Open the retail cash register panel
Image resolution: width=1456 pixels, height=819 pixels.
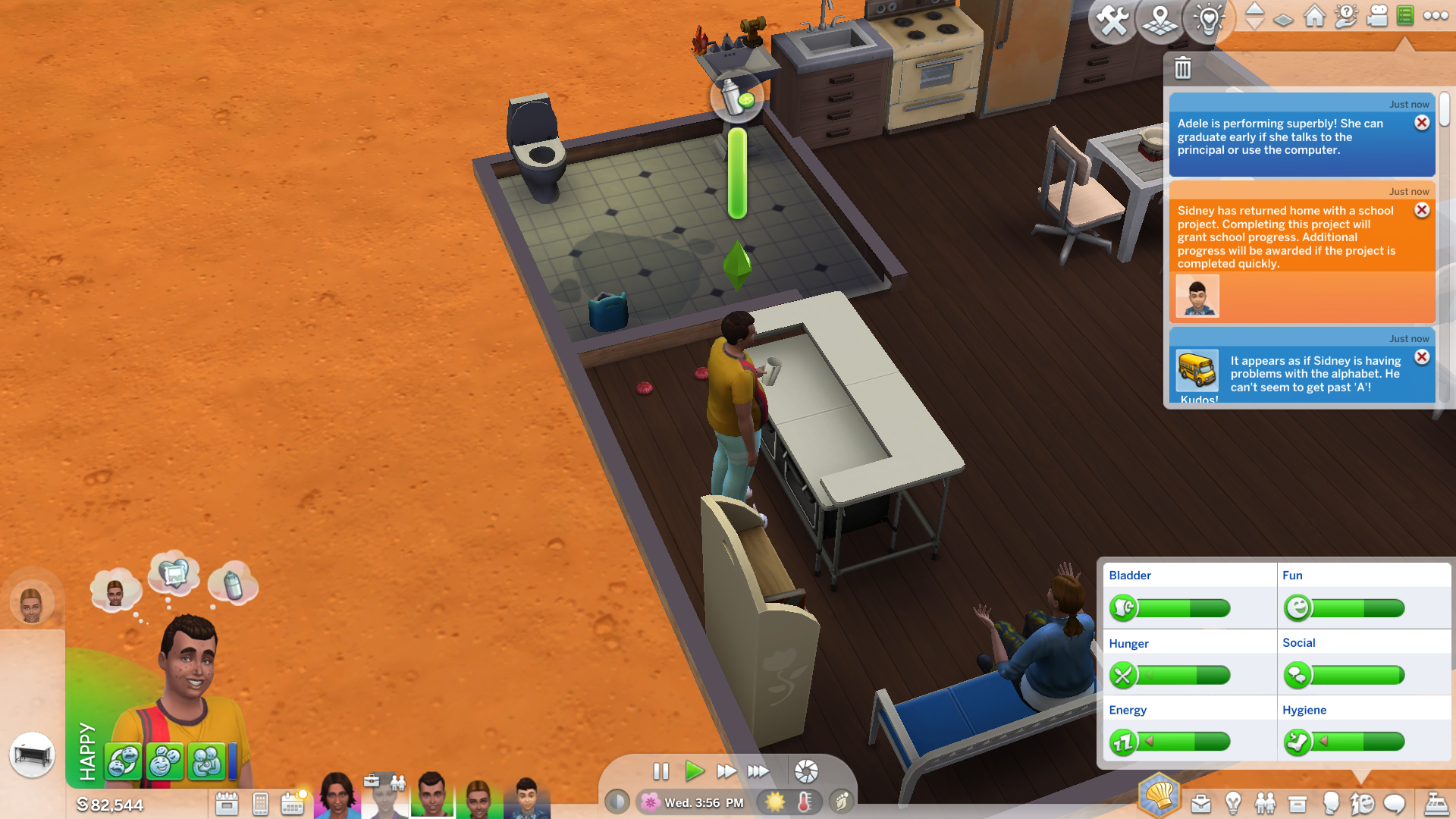pyautogui.click(x=1436, y=803)
